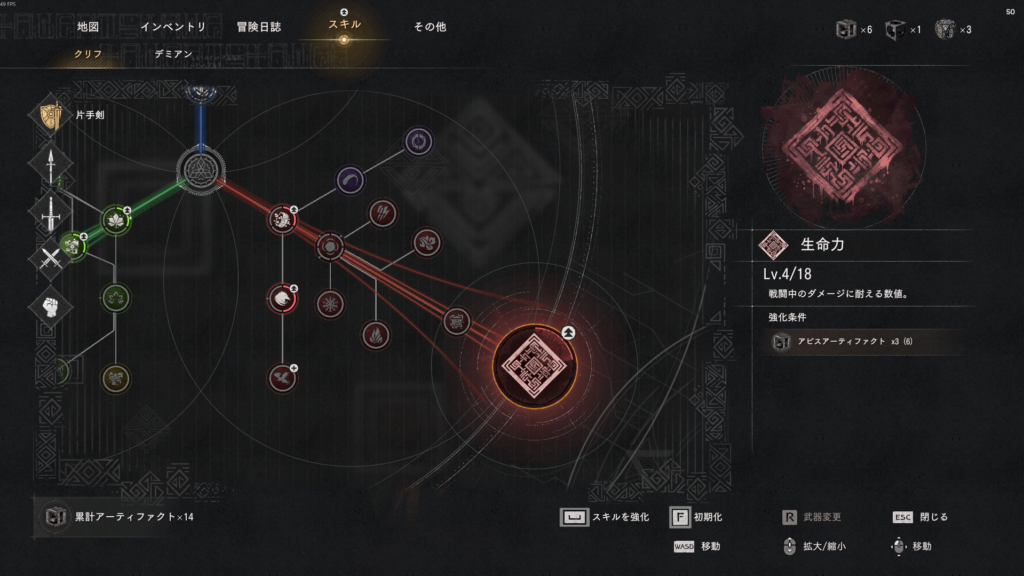Viewport: 1024px width, 576px height.
Task: Choose the red helmet skill node
Action: point(282,297)
